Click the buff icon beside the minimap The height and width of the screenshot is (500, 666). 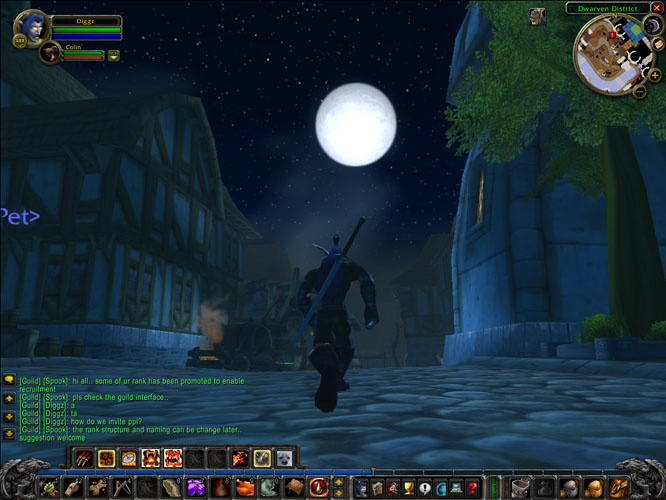click(538, 15)
